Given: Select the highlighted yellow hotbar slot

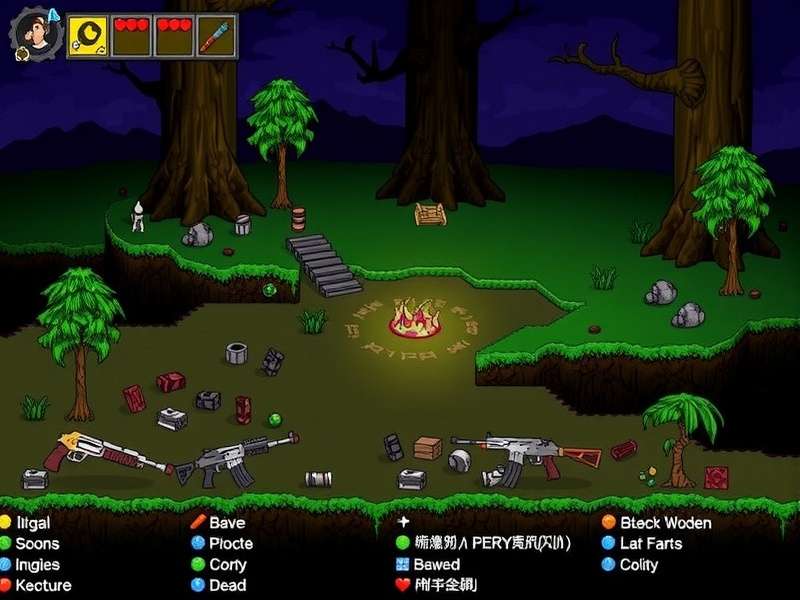Looking at the screenshot, I should tap(87, 37).
